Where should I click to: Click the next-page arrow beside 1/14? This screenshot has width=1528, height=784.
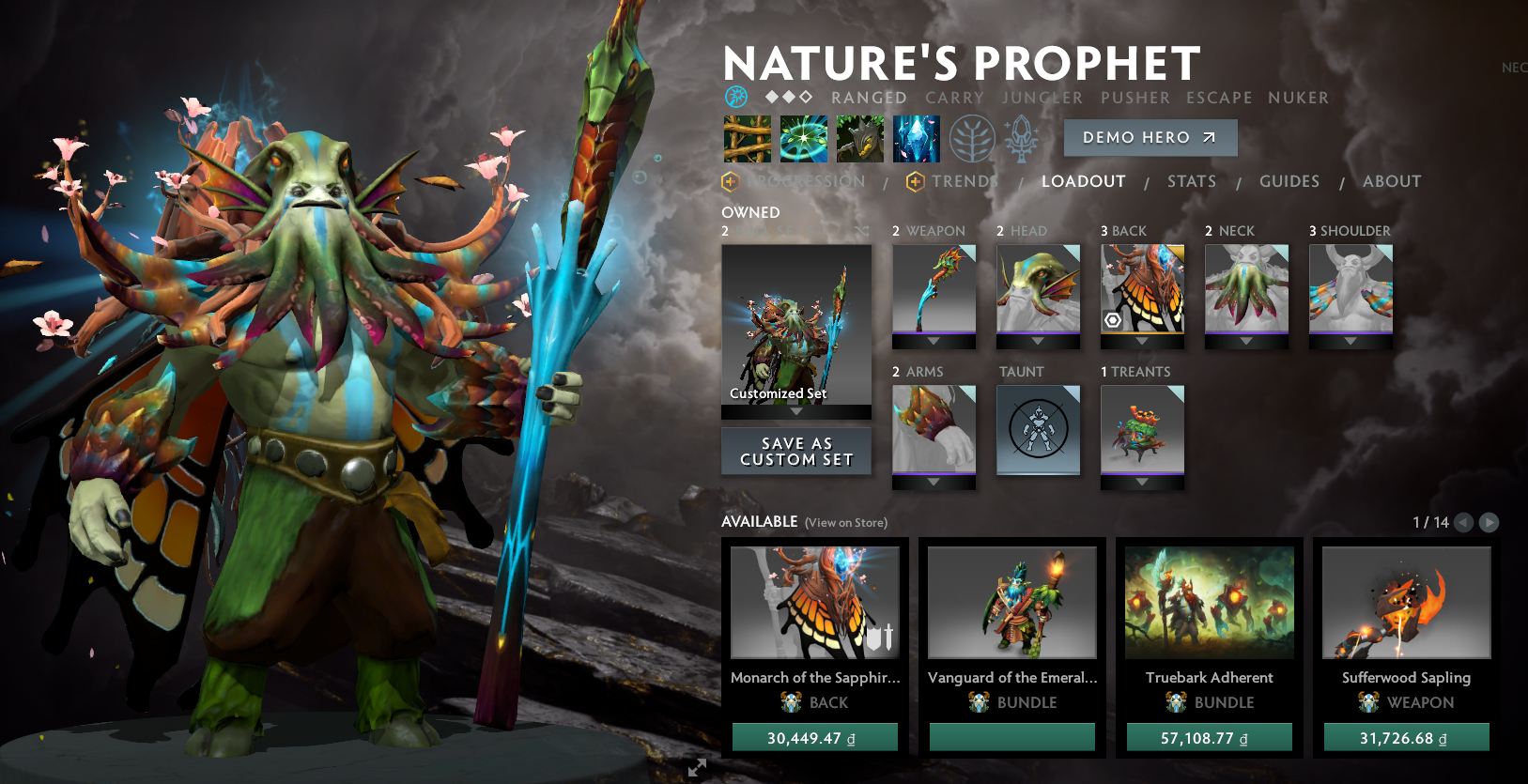pyautogui.click(x=1489, y=523)
